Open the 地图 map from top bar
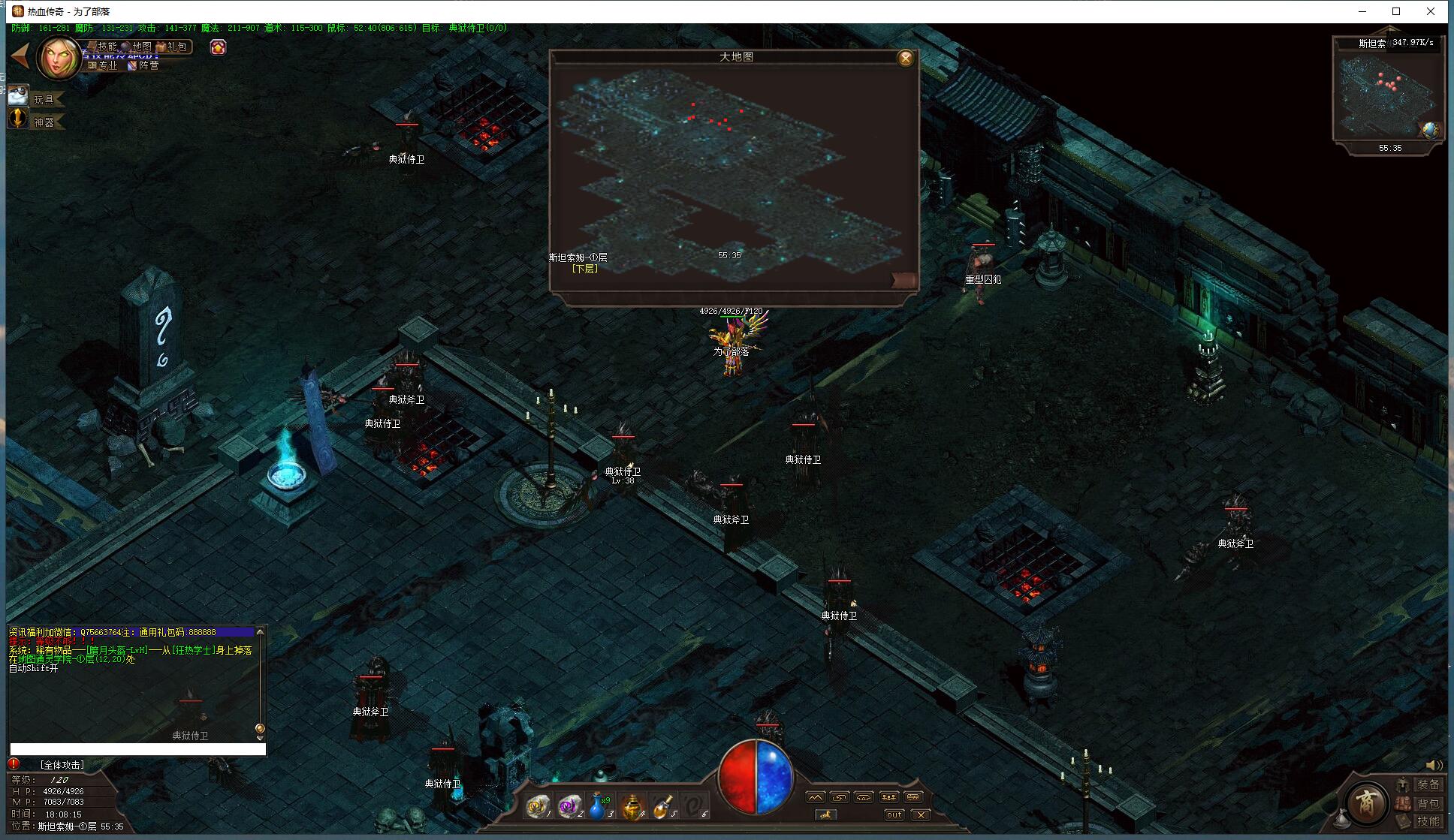The width and height of the screenshot is (1454, 840). pos(138,47)
